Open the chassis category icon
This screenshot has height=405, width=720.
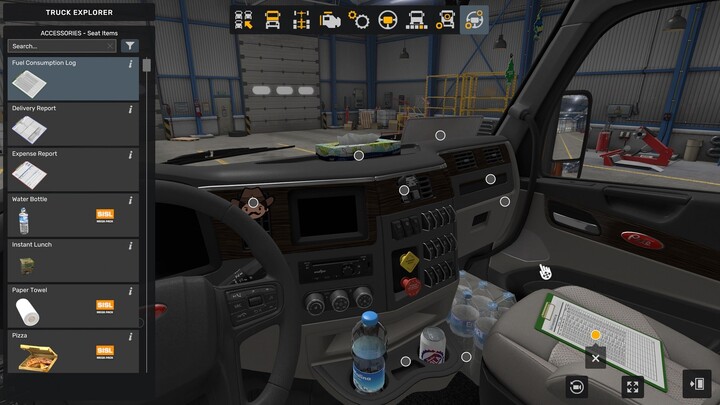click(301, 20)
